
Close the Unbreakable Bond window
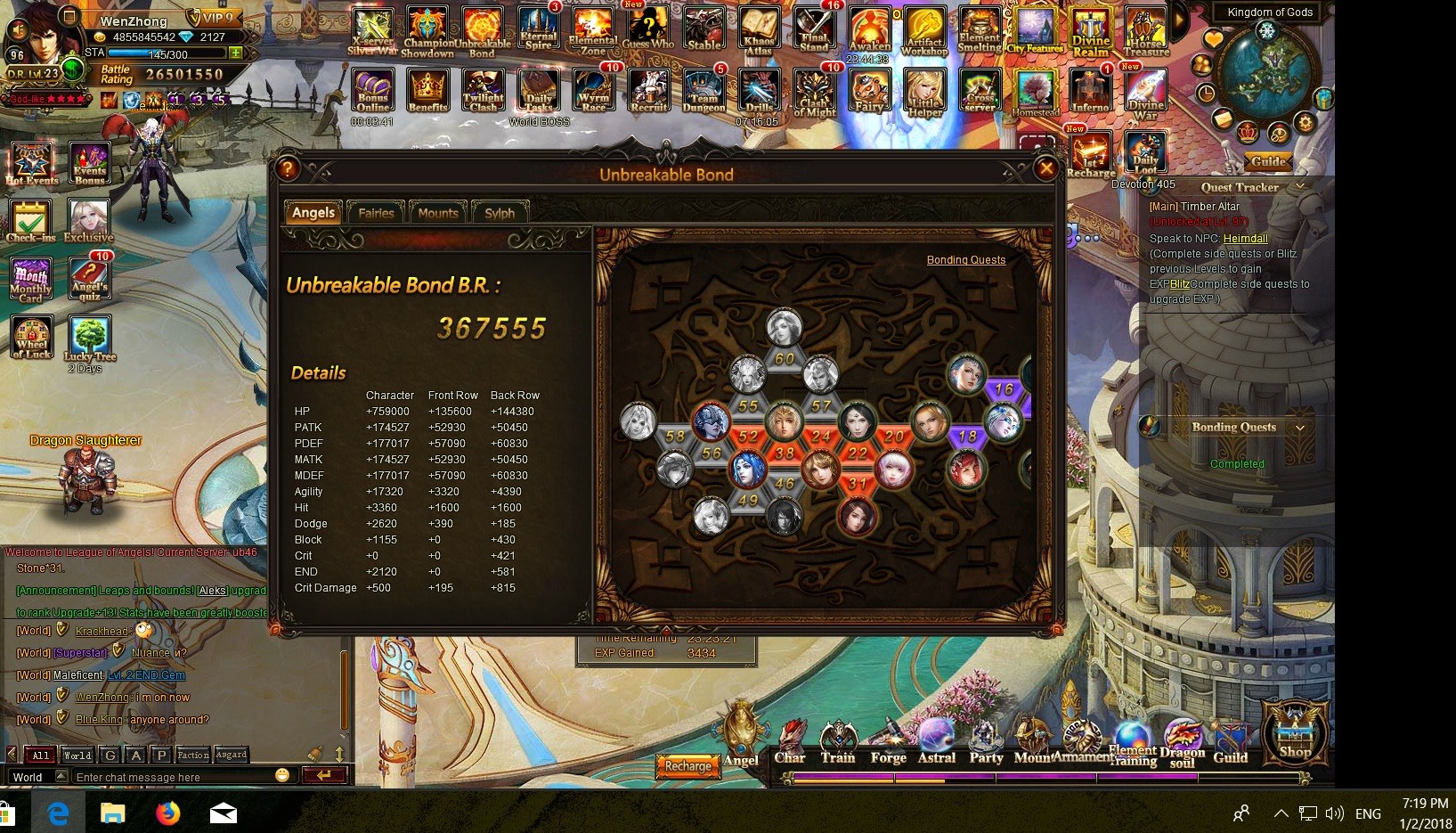click(1046, 168)
